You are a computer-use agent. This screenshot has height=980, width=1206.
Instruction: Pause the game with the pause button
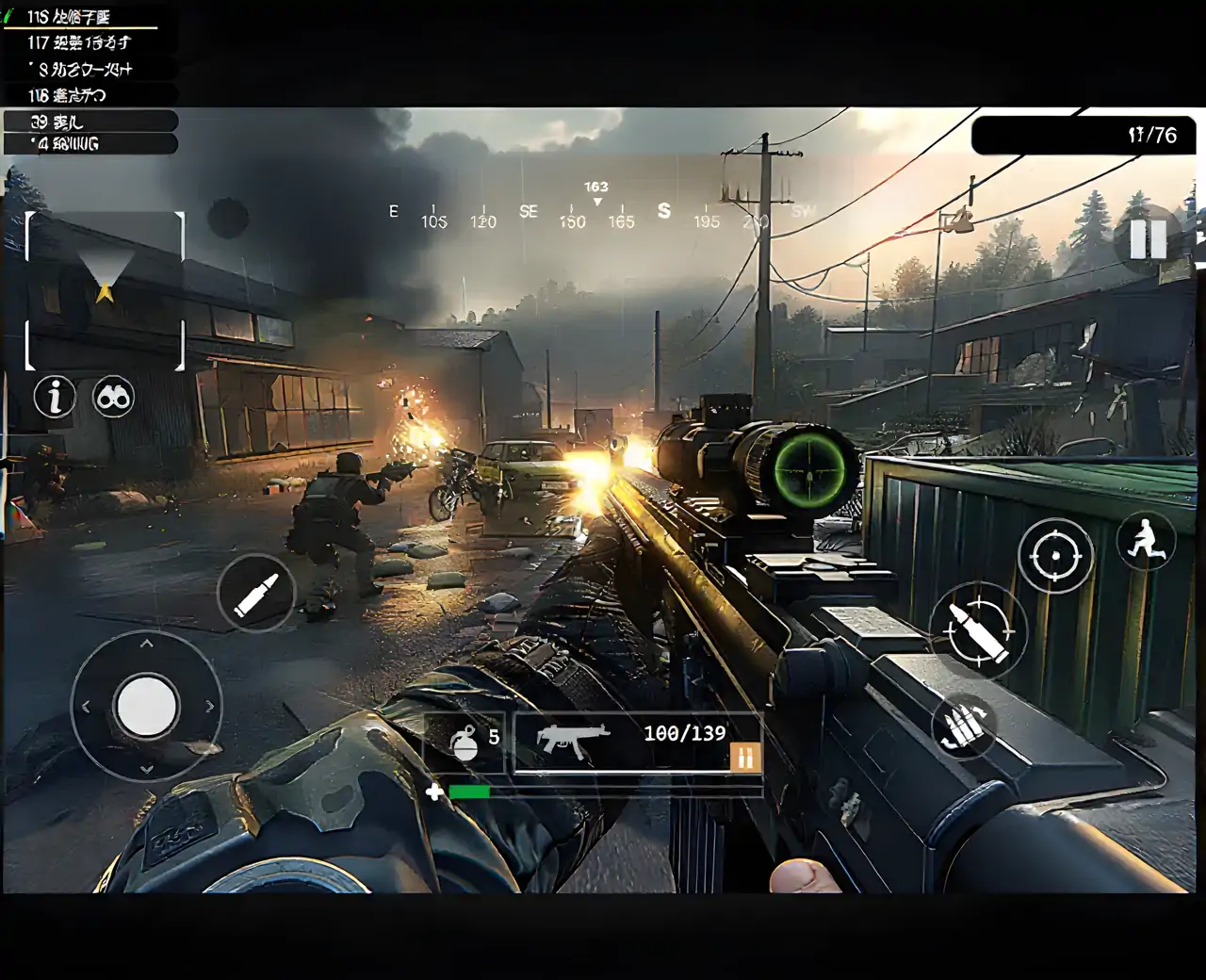click(1148, 239)
